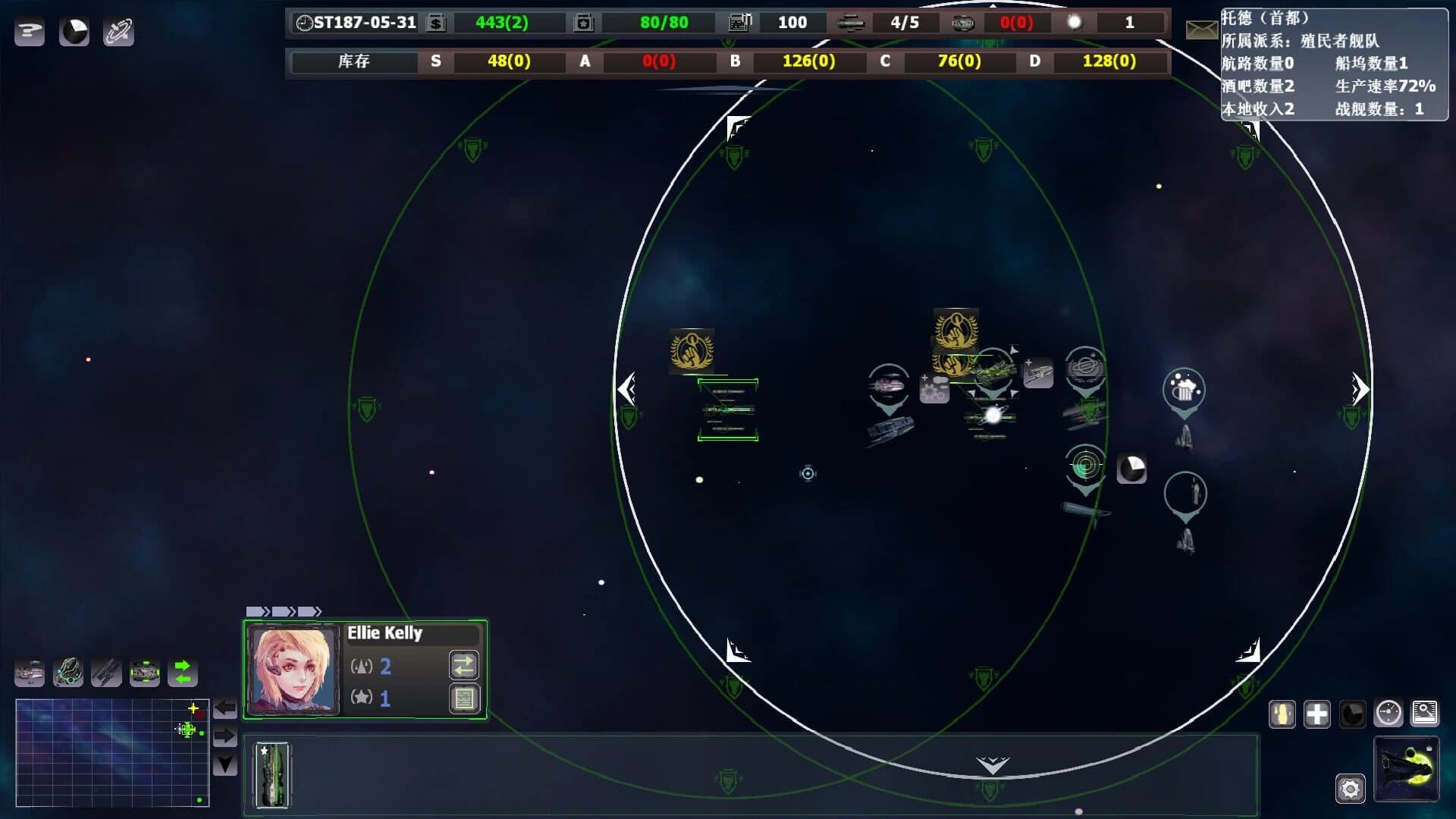Image resolution: width=1456 pixels, height=819 pixels.
Task: Toggle the swap arrows button beside Ellie Kelly
Action: (x=464, y=665)
